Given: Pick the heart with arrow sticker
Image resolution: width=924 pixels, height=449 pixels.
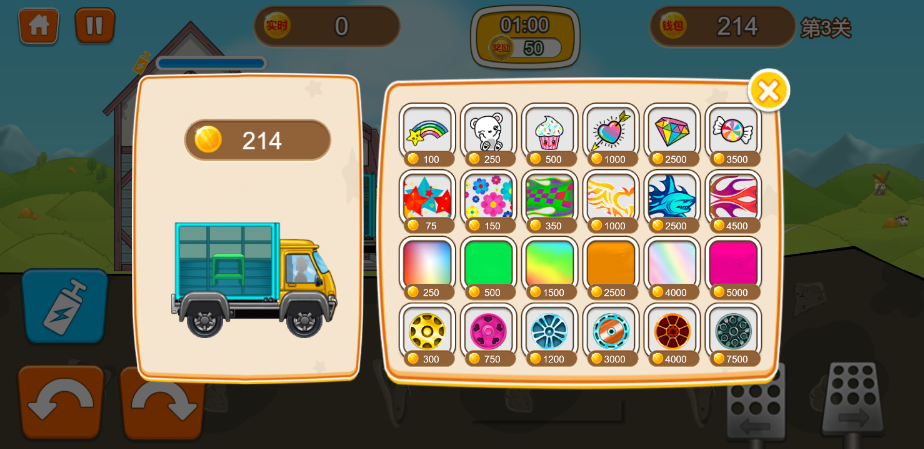Looking at the screenshot, I should click(611, 131).
